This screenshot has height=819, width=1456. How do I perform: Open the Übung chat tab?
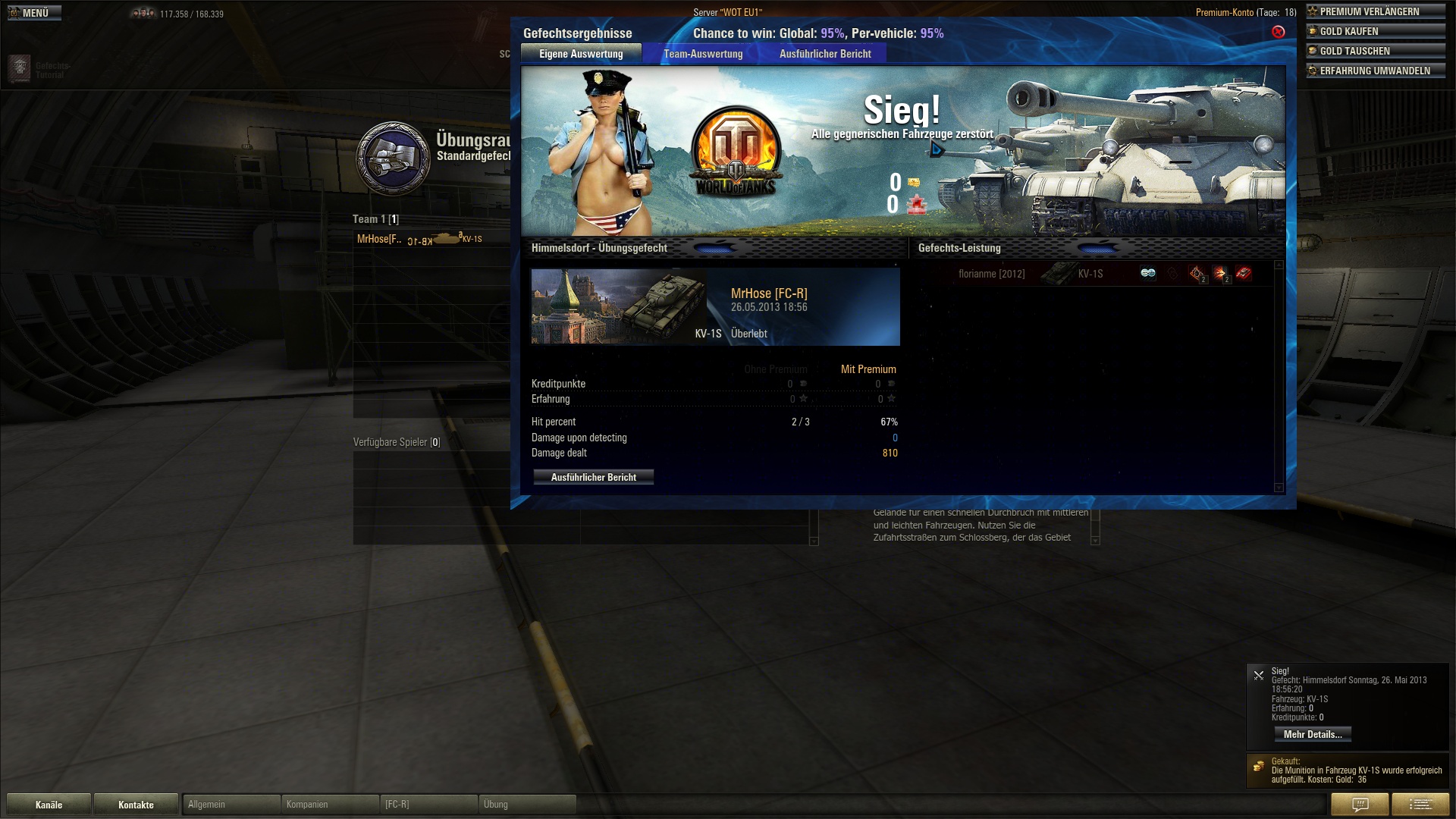click(x=527, y=804)
